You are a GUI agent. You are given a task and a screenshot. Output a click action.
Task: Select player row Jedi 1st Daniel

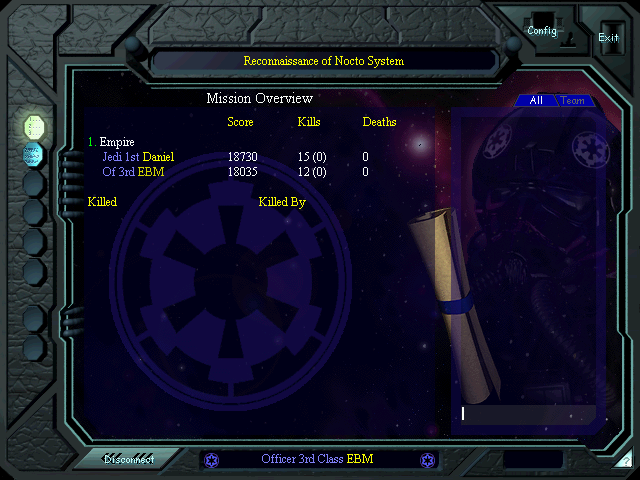tap(138, 157)
